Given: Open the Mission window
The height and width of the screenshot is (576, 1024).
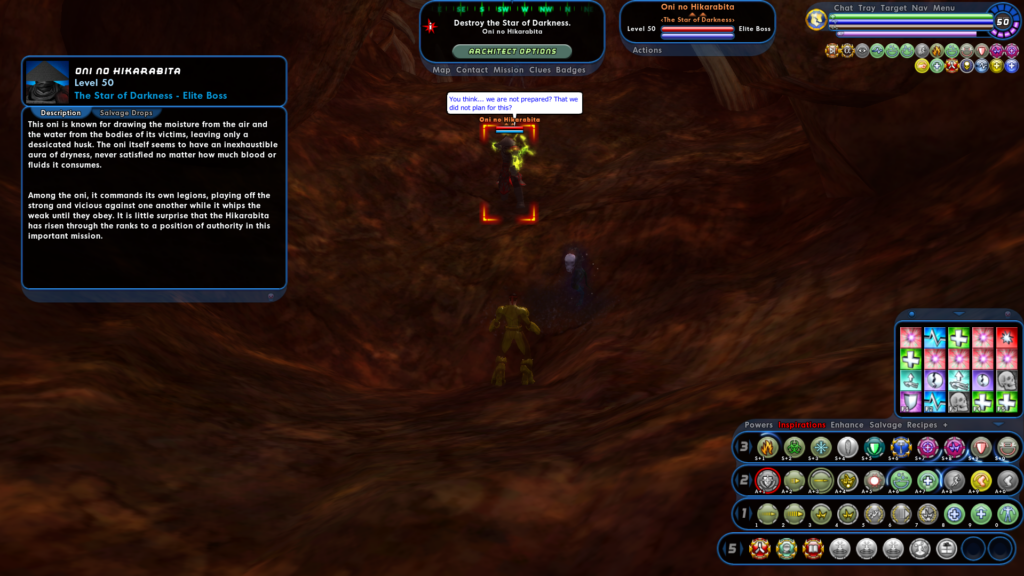Looking at the screenshot, I should tap(508, 70).
